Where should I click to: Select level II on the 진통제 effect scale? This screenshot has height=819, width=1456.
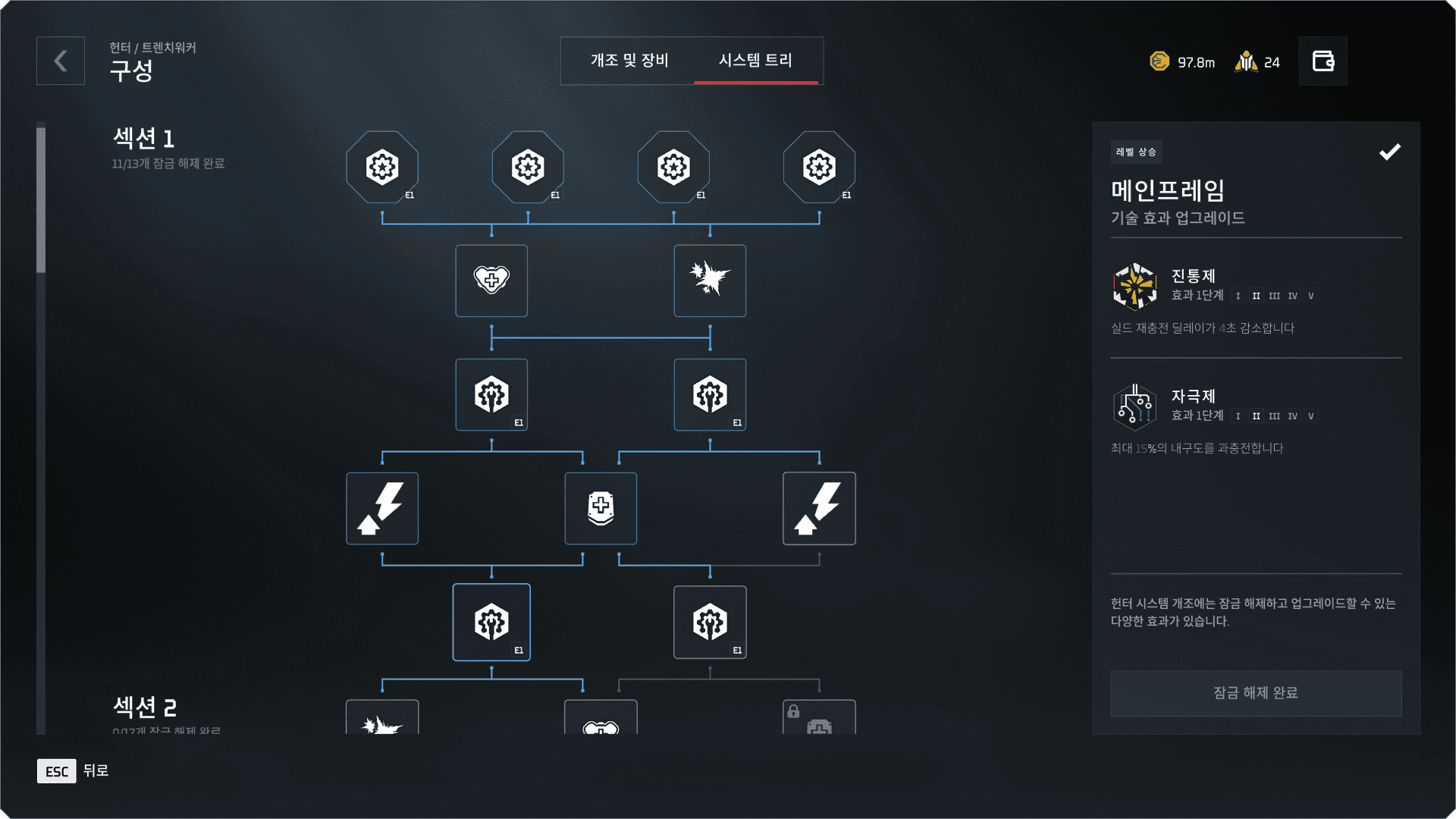pos(1255,296)
